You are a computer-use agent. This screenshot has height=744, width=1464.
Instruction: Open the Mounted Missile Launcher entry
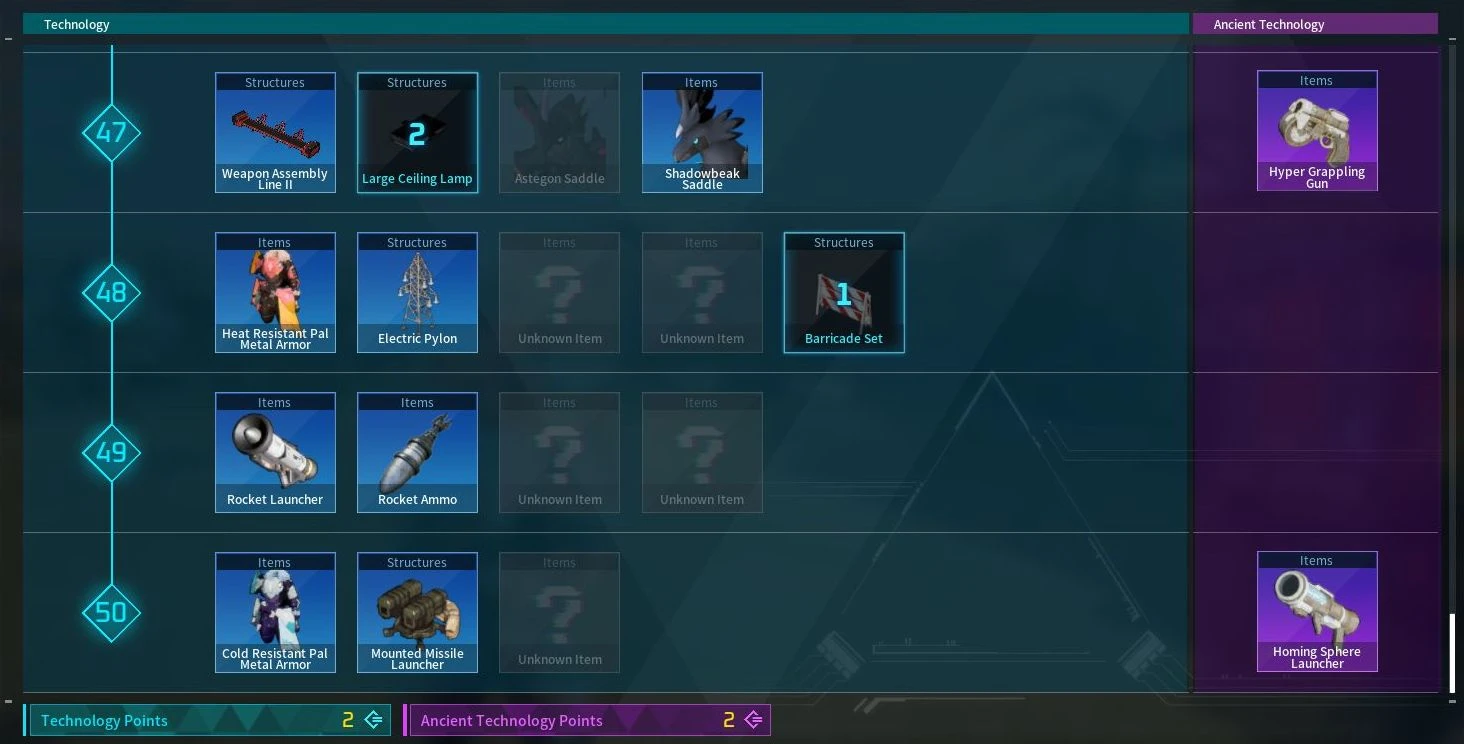click(x=417, y=612)
